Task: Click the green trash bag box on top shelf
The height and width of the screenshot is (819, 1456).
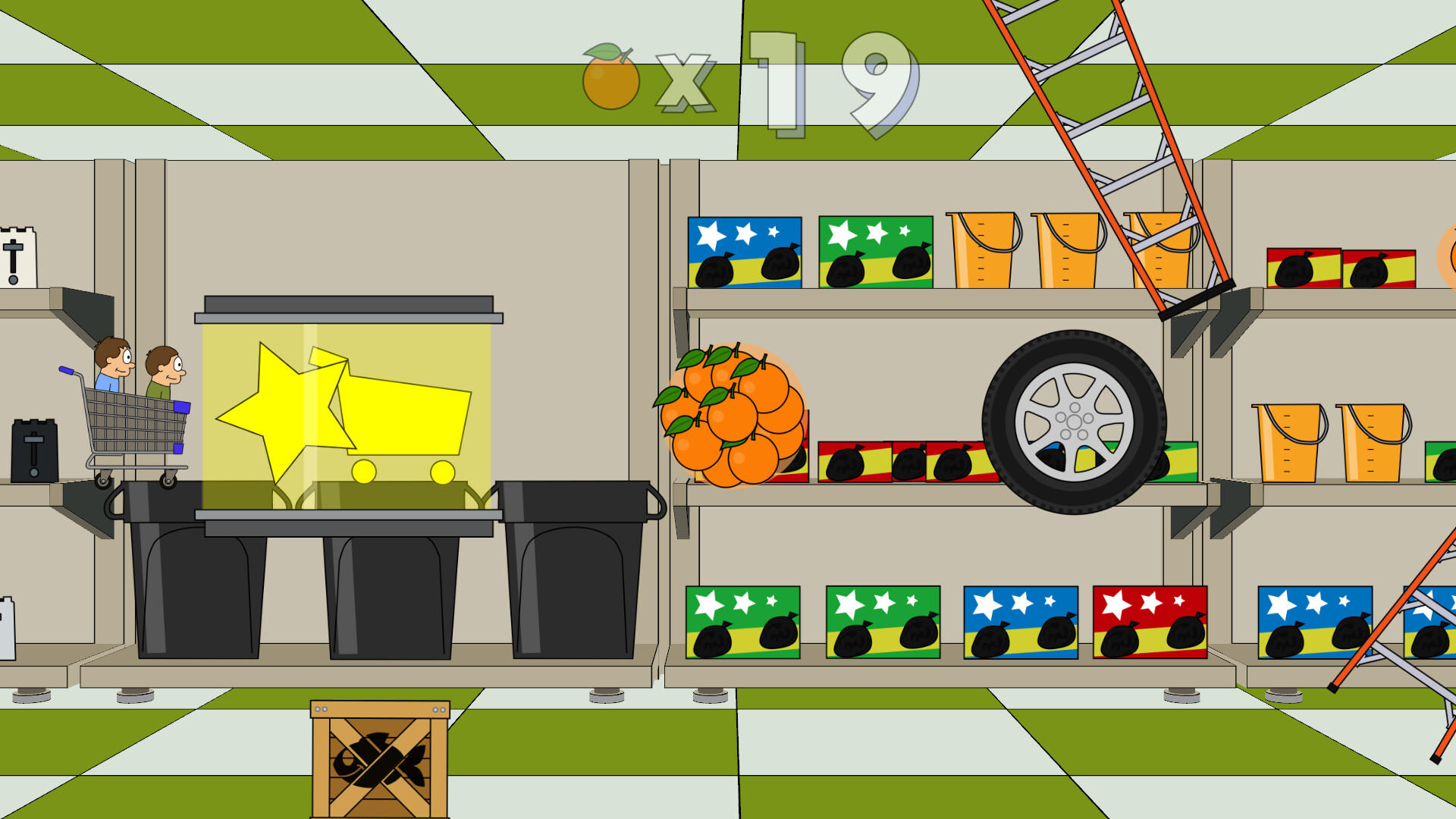Action: click(876, 254)
